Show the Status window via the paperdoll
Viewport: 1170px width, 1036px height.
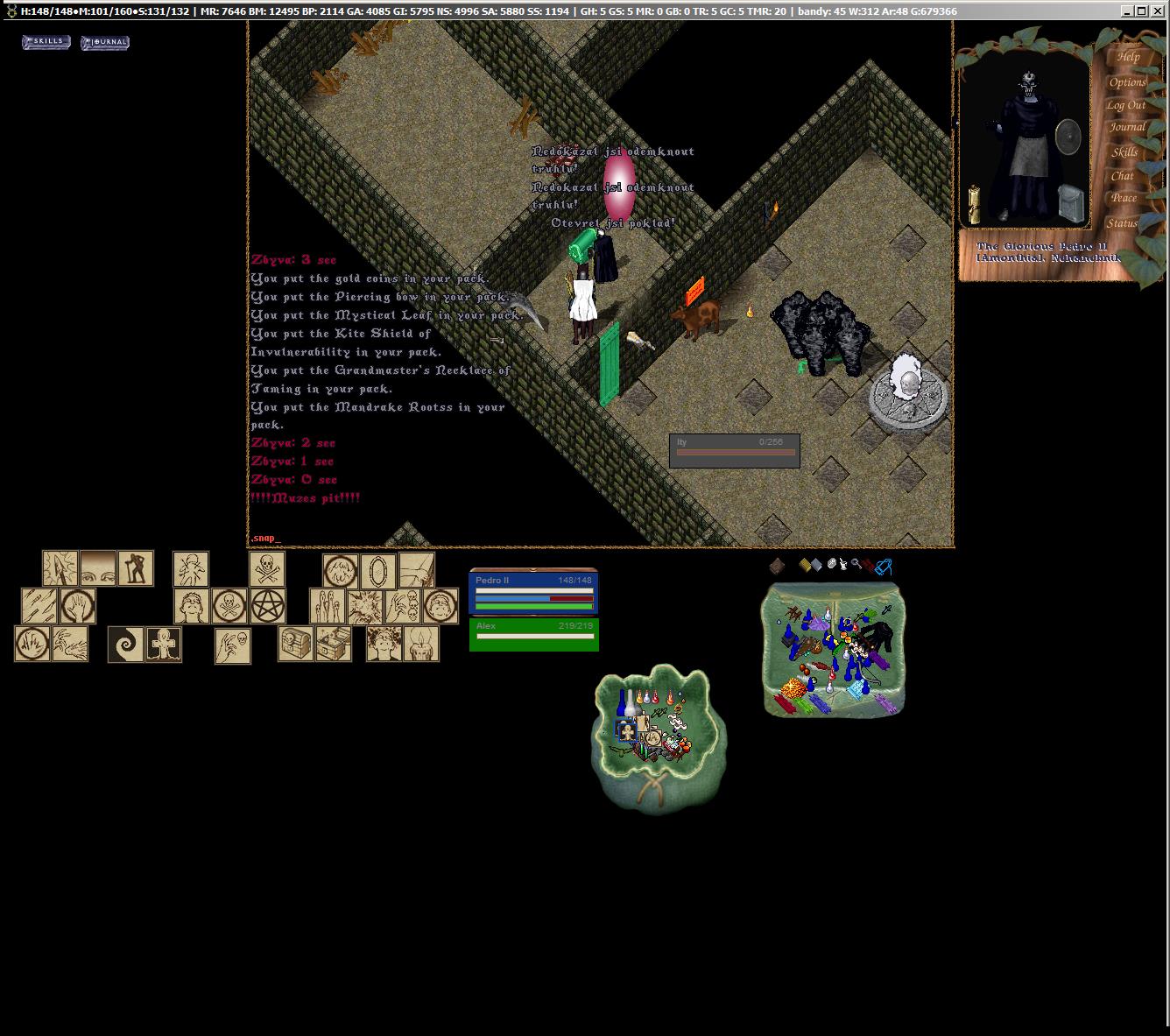1121,223
